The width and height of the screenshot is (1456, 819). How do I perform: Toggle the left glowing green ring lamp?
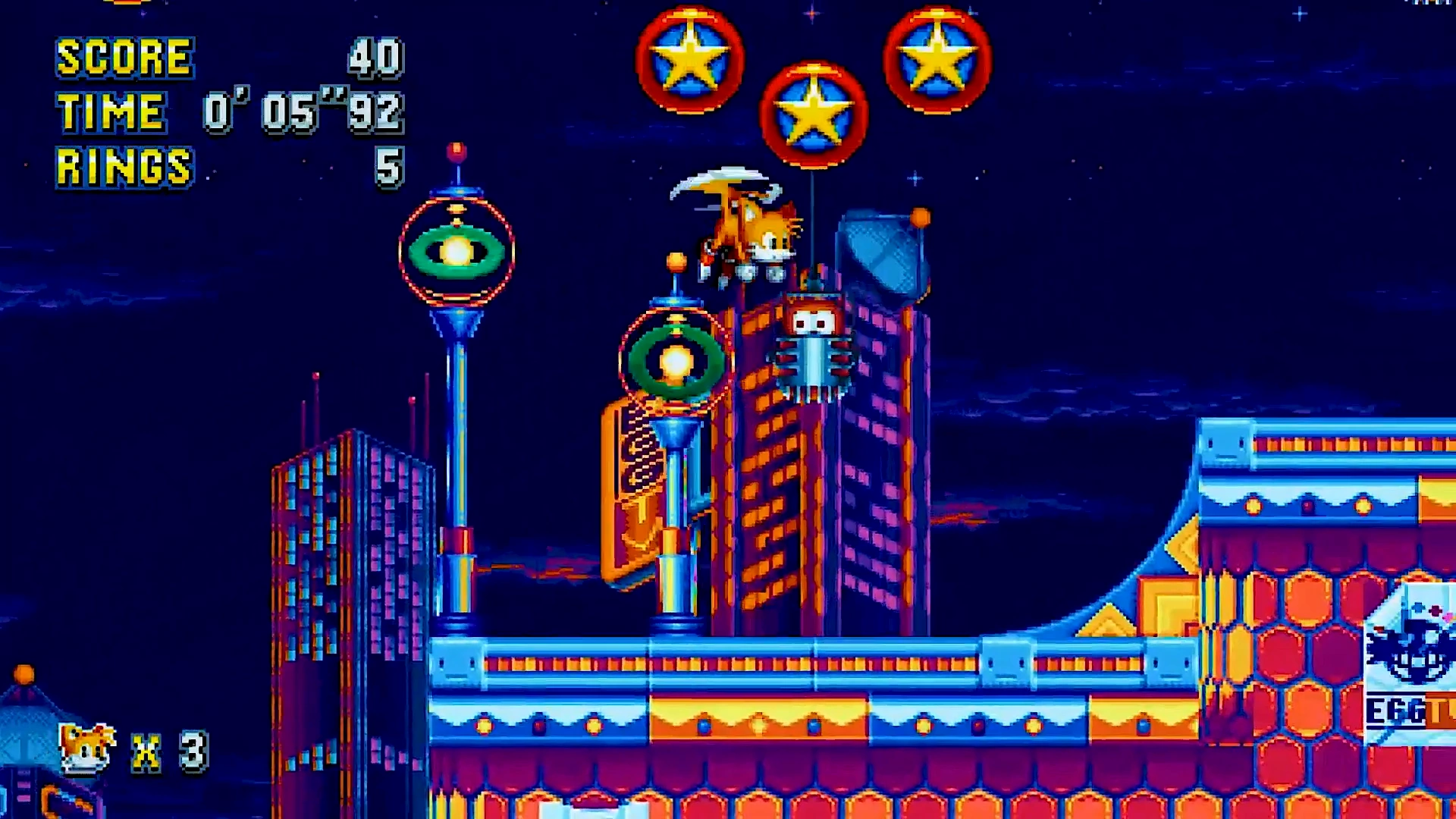point(455,250)
